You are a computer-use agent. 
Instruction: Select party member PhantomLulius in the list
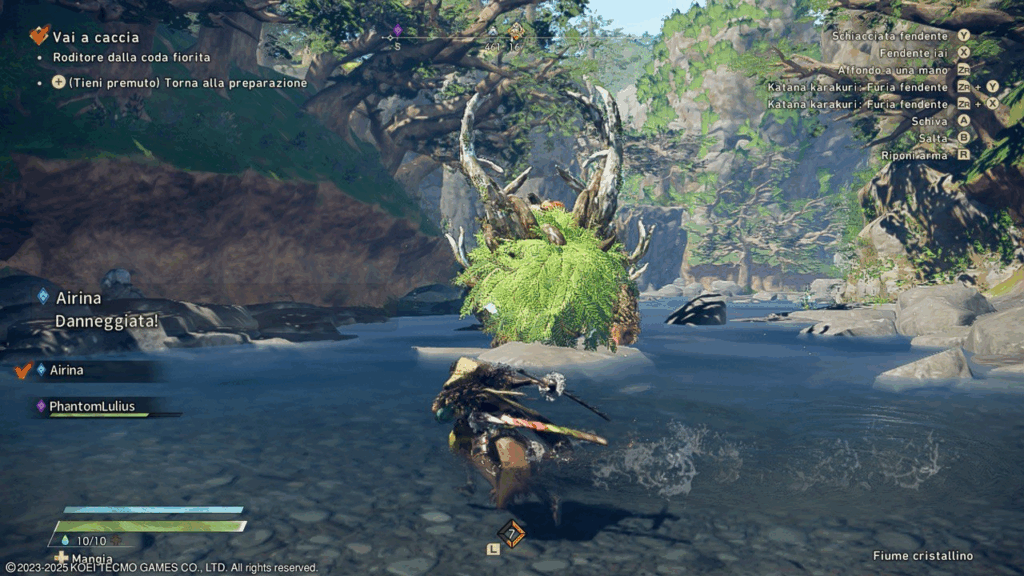coord(91,406)
